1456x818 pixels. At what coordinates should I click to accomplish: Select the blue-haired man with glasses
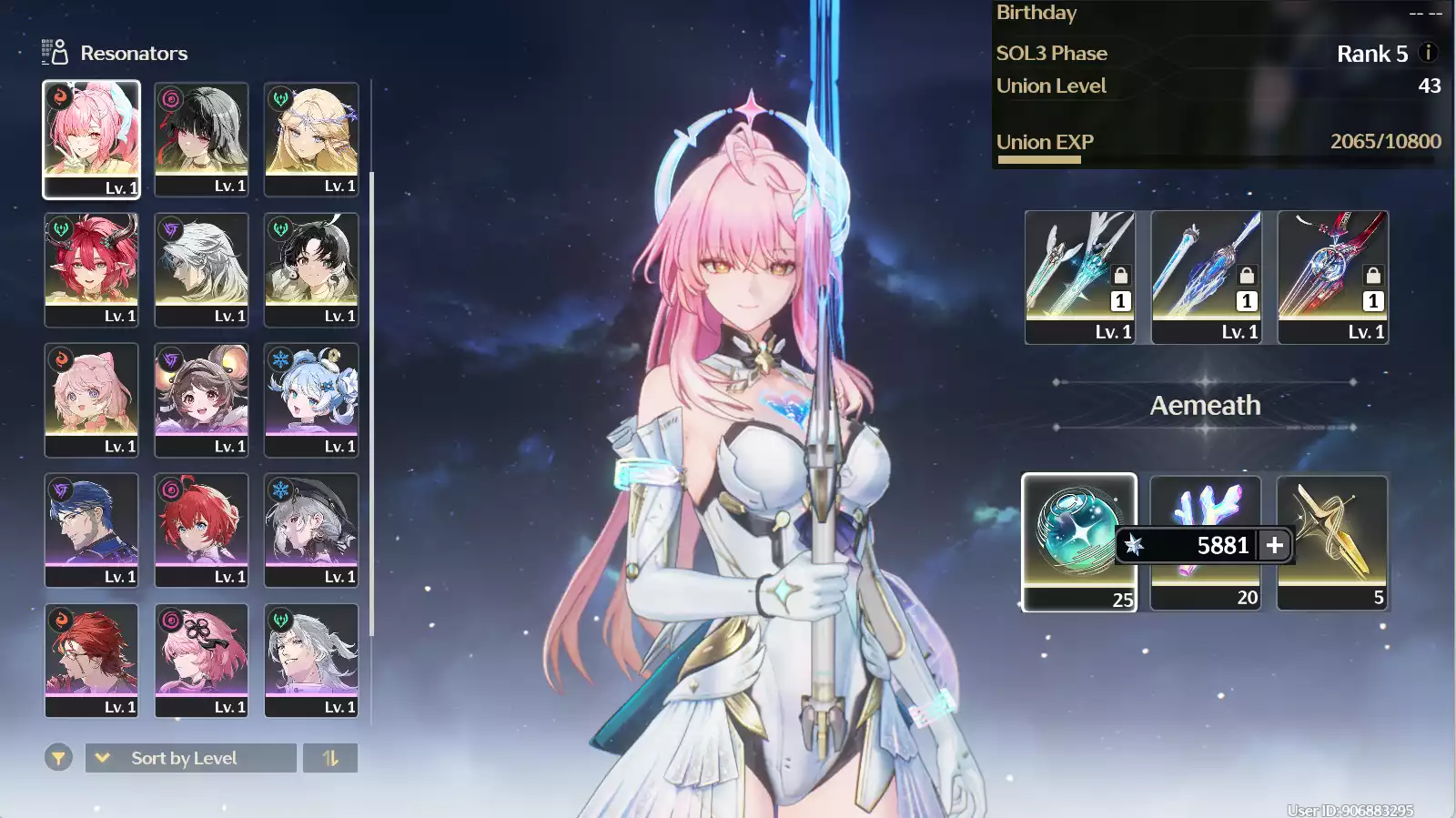(x=91, y=530)
